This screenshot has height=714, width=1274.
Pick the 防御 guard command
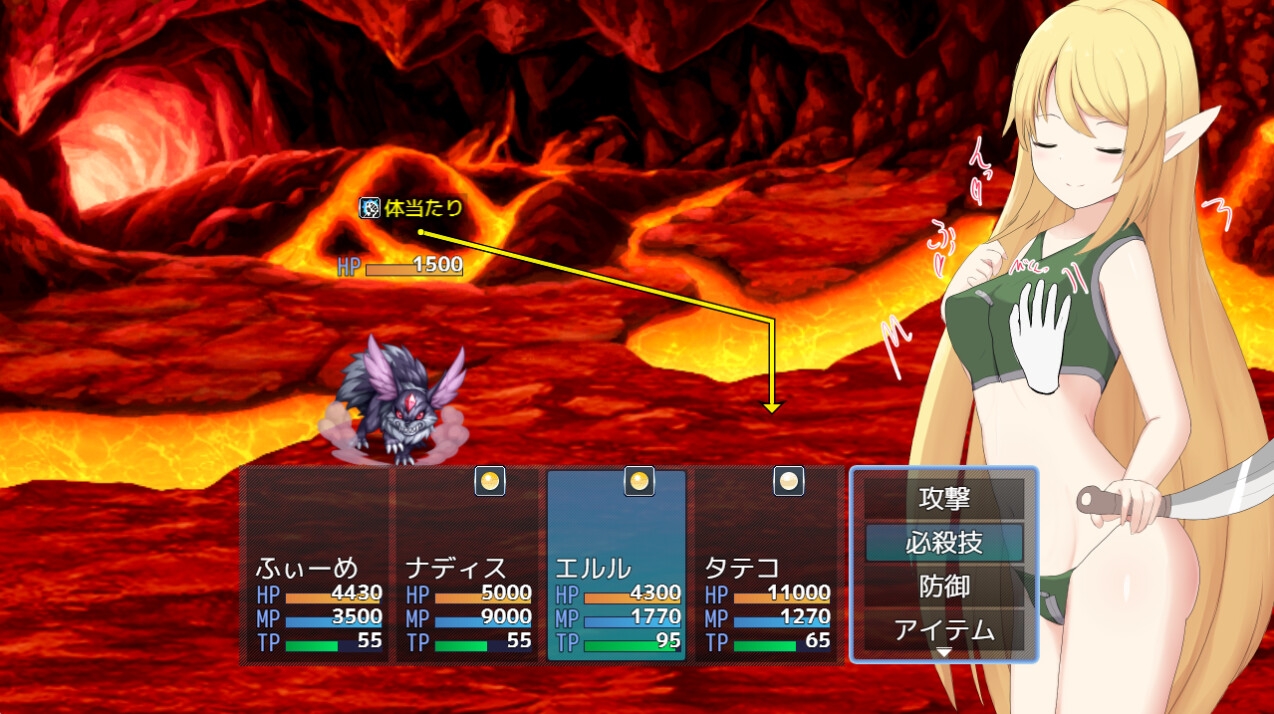click(944, 586)
